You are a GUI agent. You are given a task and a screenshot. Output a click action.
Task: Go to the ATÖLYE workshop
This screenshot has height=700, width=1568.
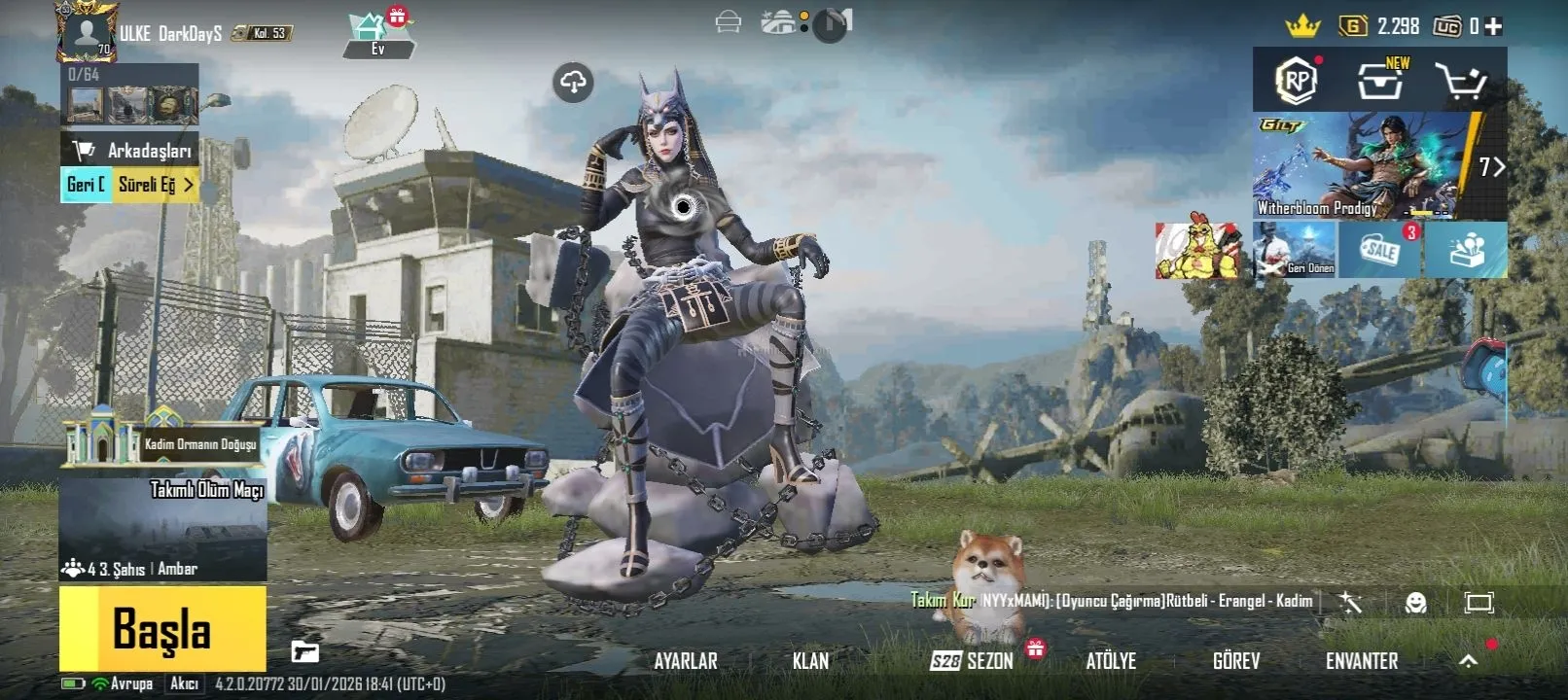click(1111, 661)
